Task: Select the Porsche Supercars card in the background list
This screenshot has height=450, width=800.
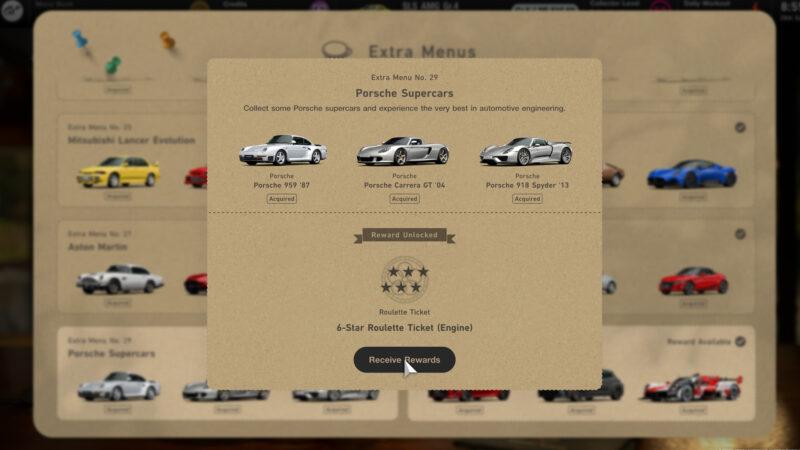Action: (132, 373)
